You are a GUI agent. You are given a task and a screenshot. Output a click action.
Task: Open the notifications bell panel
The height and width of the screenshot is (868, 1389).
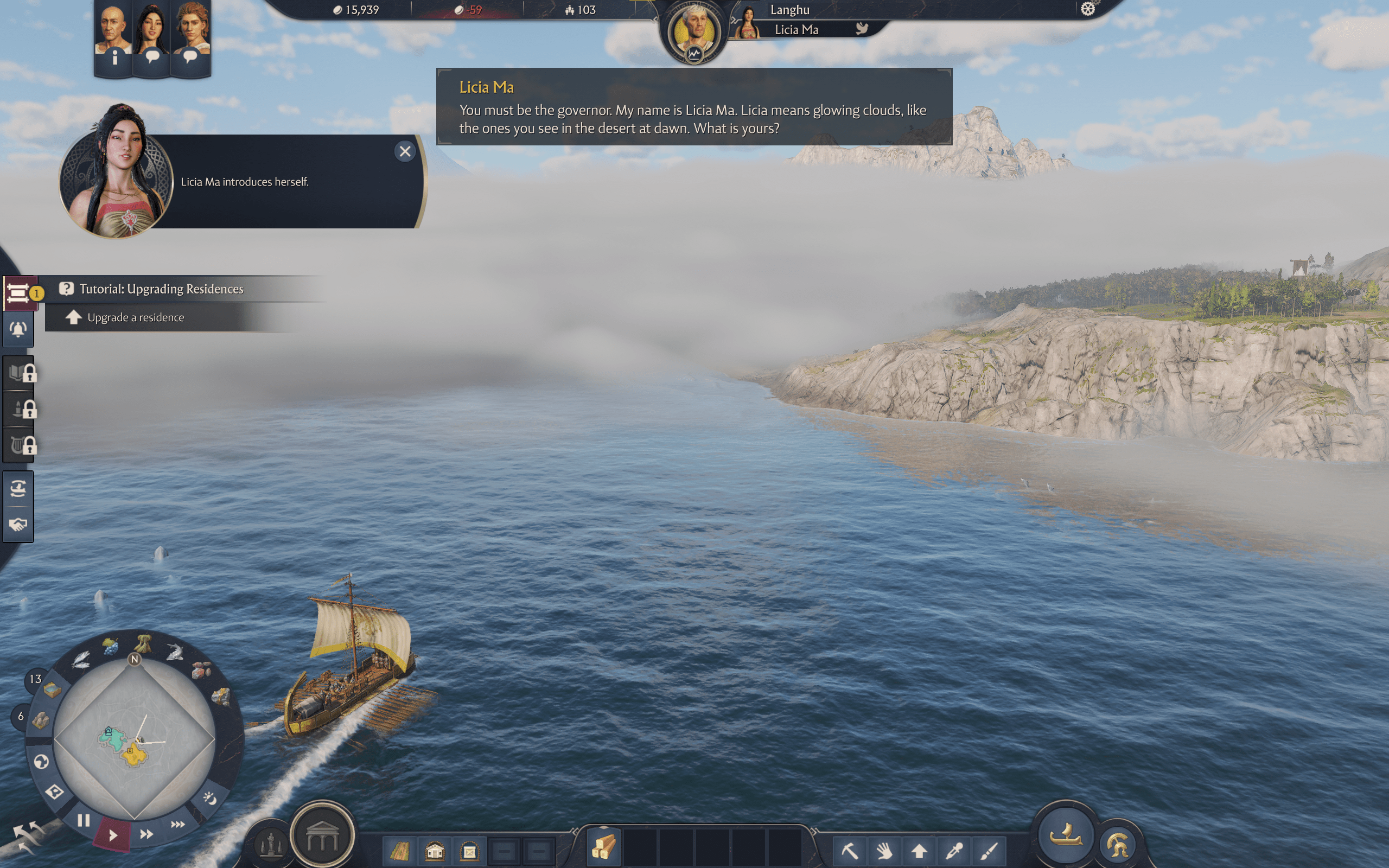pos(18,329)
